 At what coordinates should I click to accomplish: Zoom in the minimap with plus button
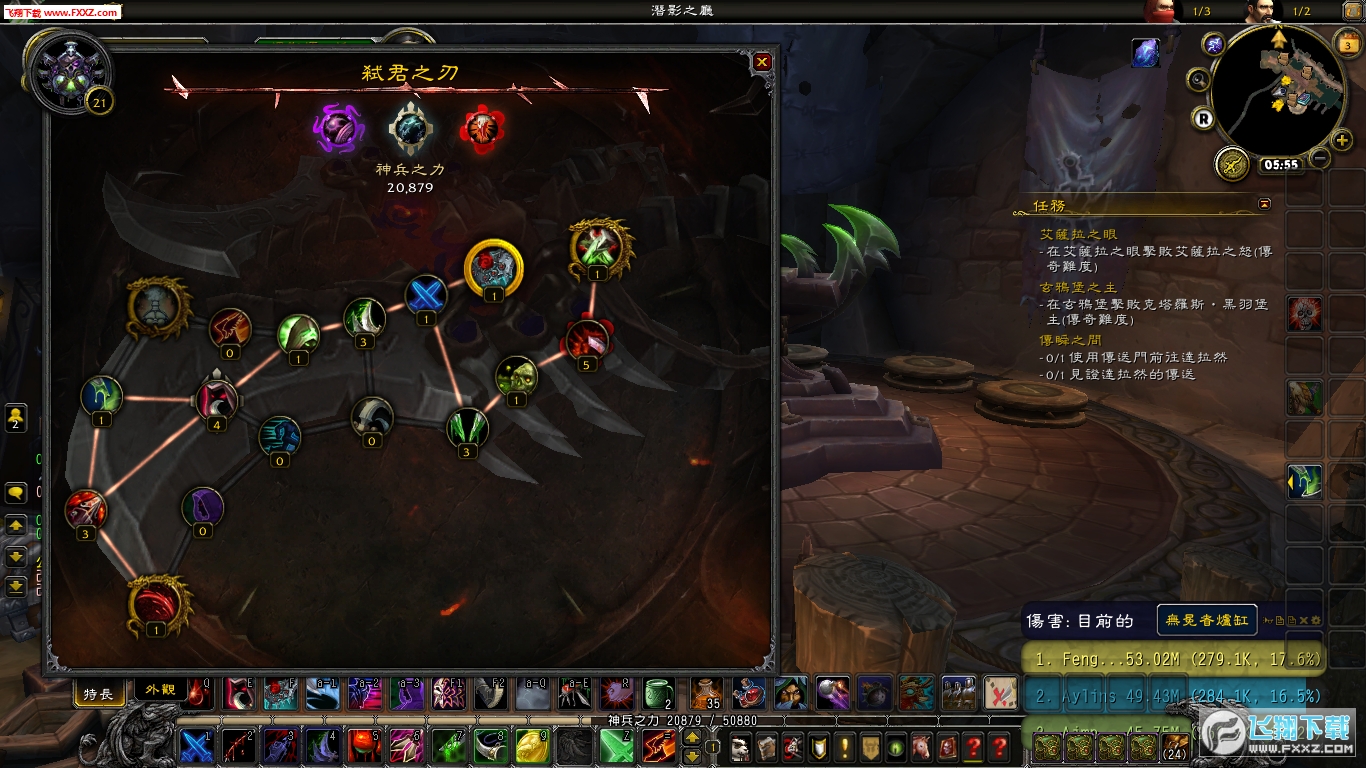tap(1342, 140)
